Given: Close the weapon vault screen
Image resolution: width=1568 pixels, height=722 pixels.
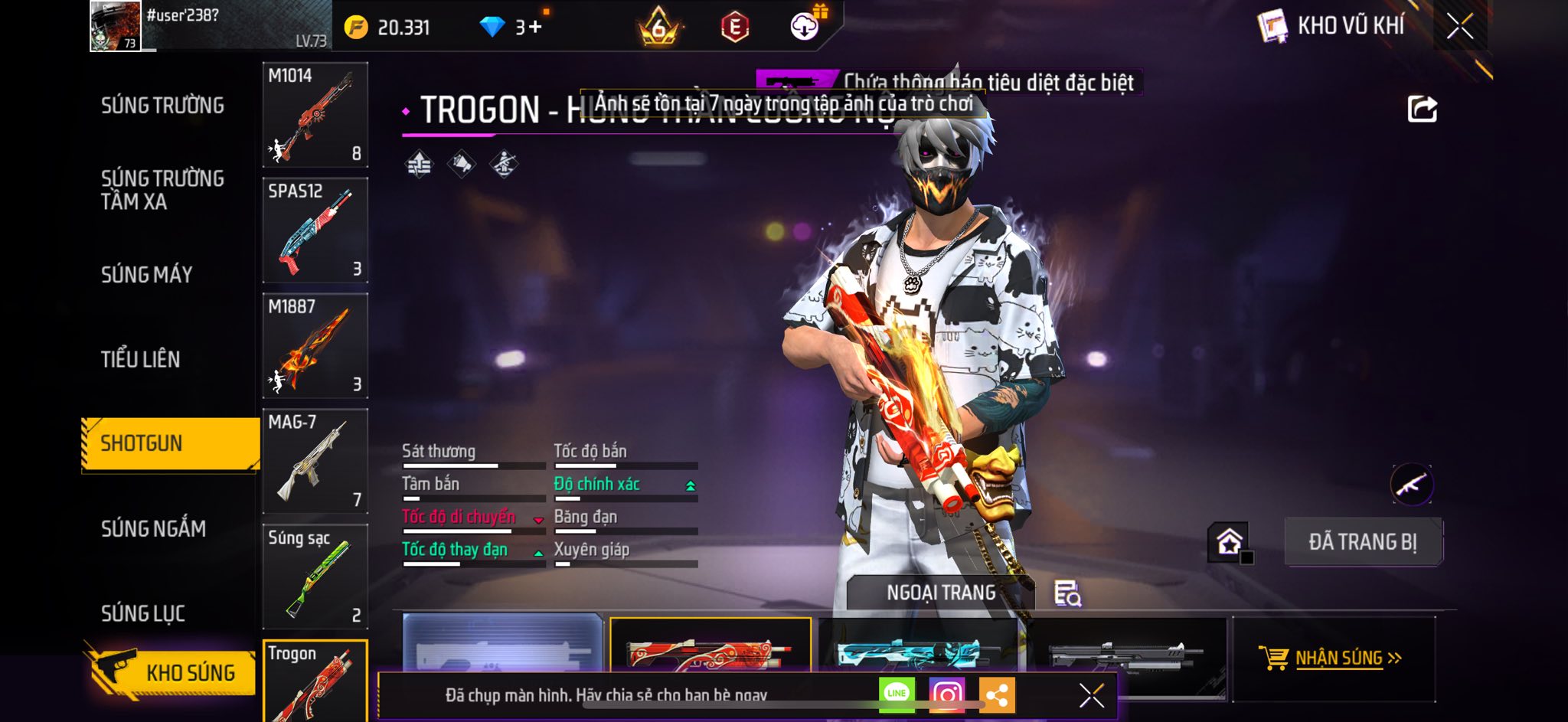Looking at the screenshot, I should (x=1459, y=26).
